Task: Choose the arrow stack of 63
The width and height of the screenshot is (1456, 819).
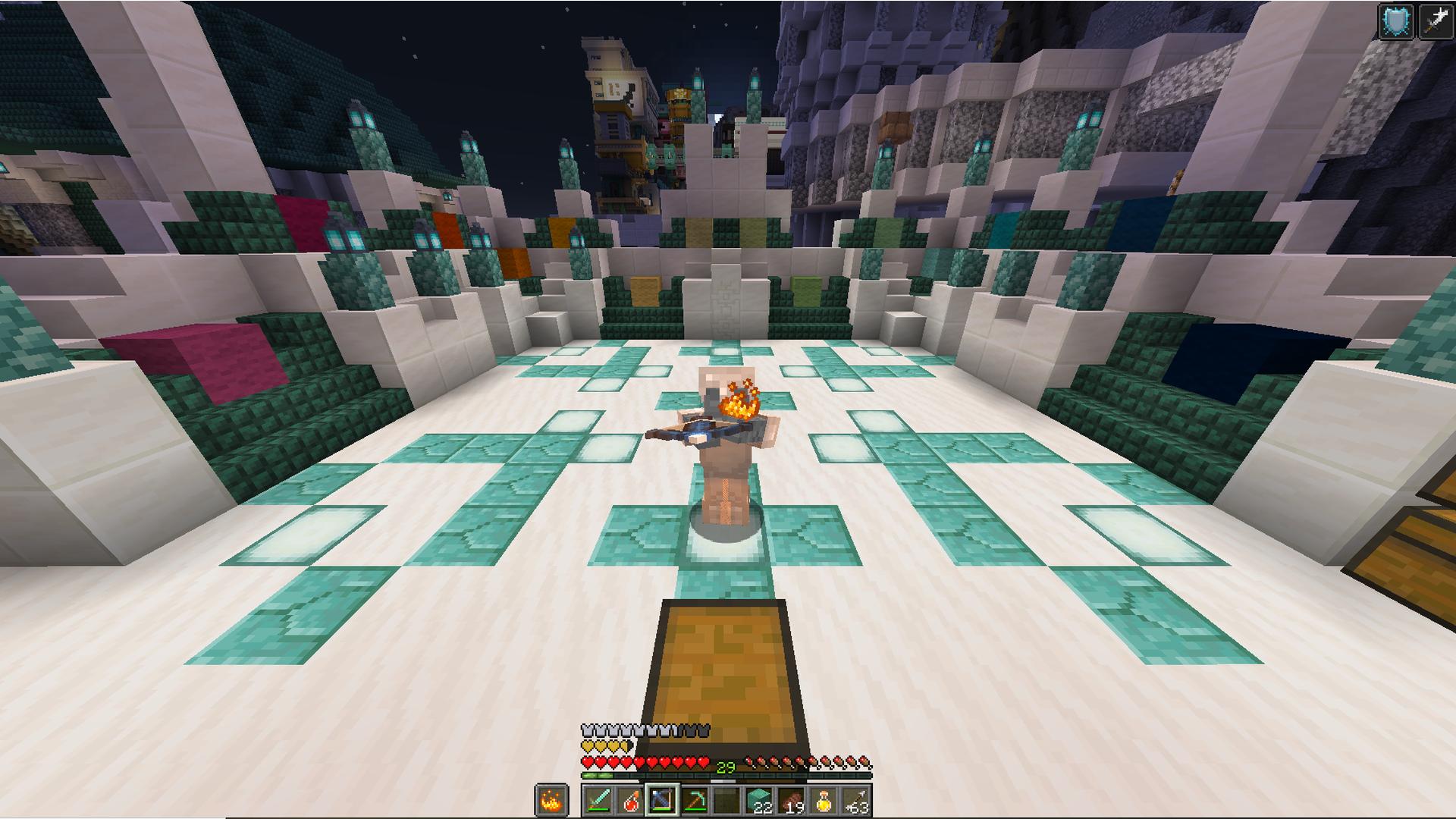Action: 855,801
